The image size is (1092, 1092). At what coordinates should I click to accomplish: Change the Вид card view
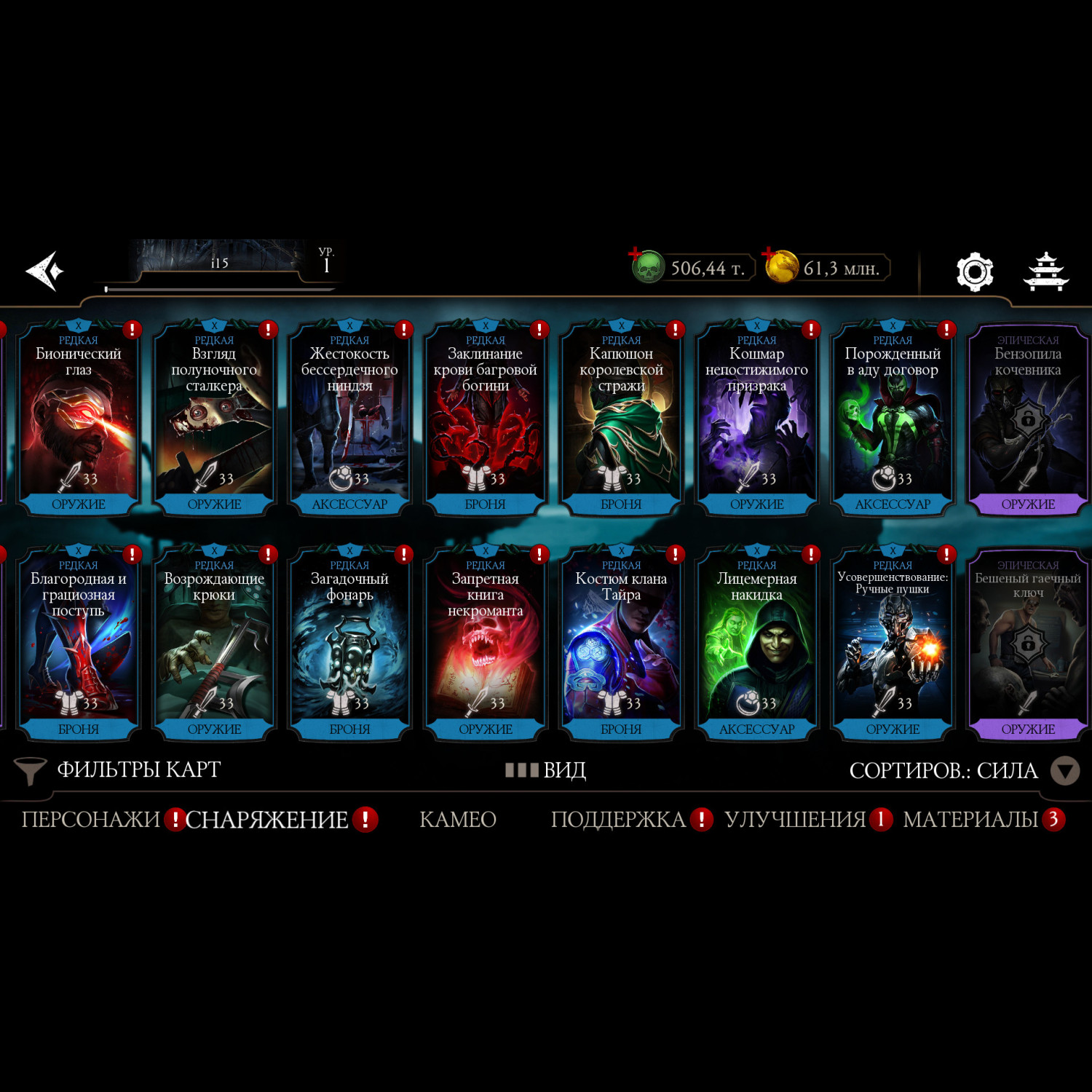point(546,770)
